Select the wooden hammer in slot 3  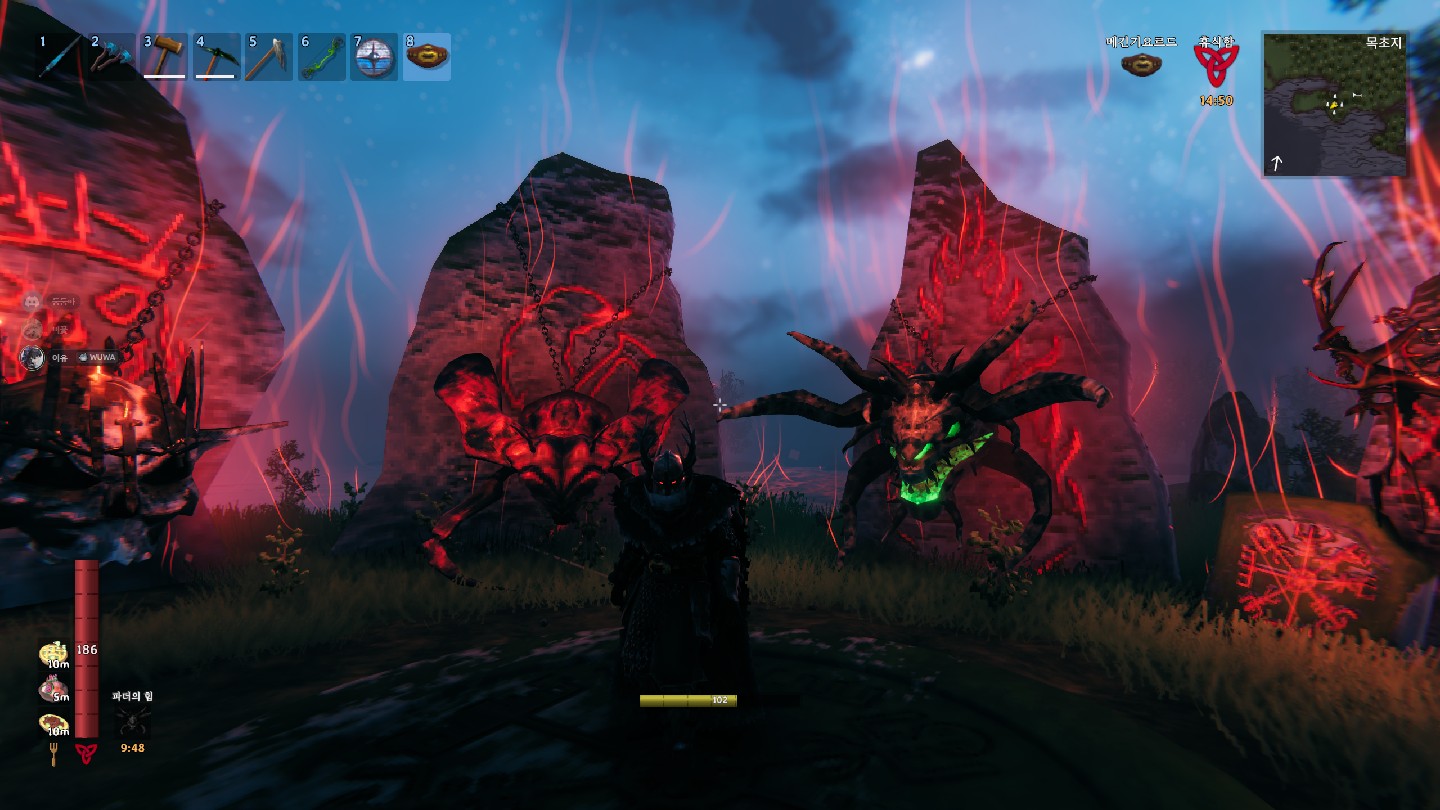pos(166,57)
